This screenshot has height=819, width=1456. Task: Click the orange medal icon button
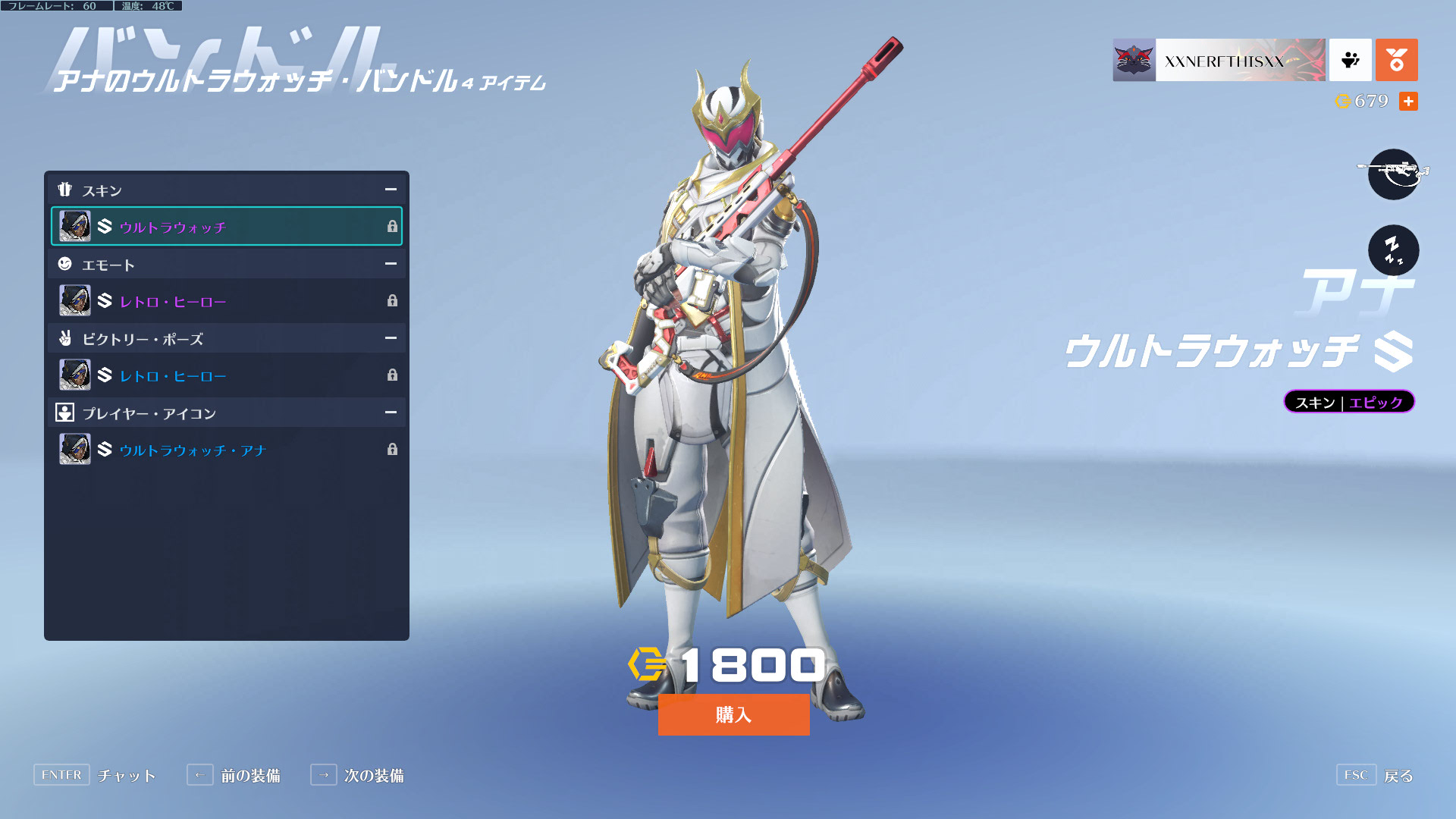[x=1396, y=60]
